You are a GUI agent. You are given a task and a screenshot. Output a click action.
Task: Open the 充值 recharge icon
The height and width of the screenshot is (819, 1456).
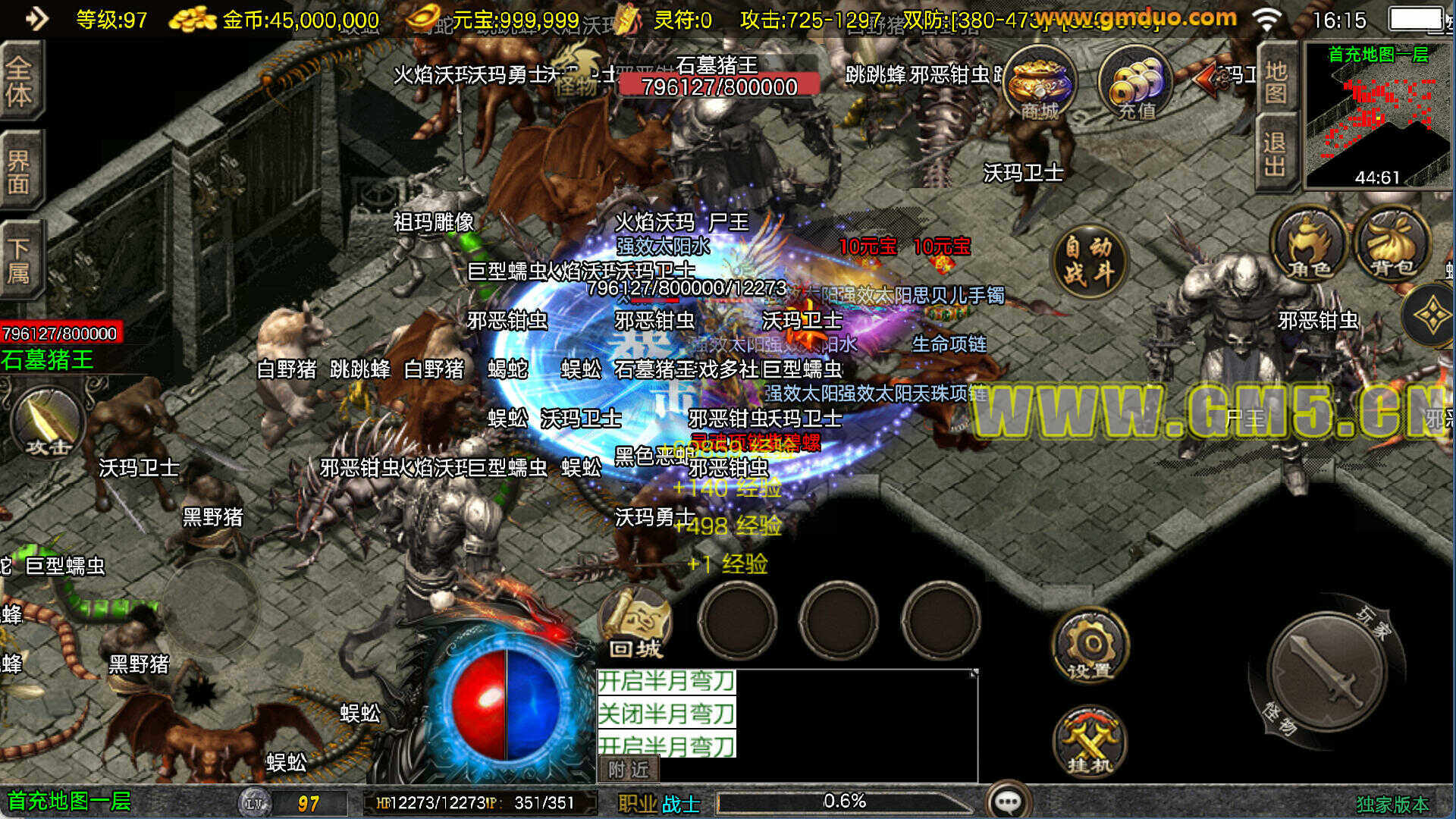(1135, 83)
